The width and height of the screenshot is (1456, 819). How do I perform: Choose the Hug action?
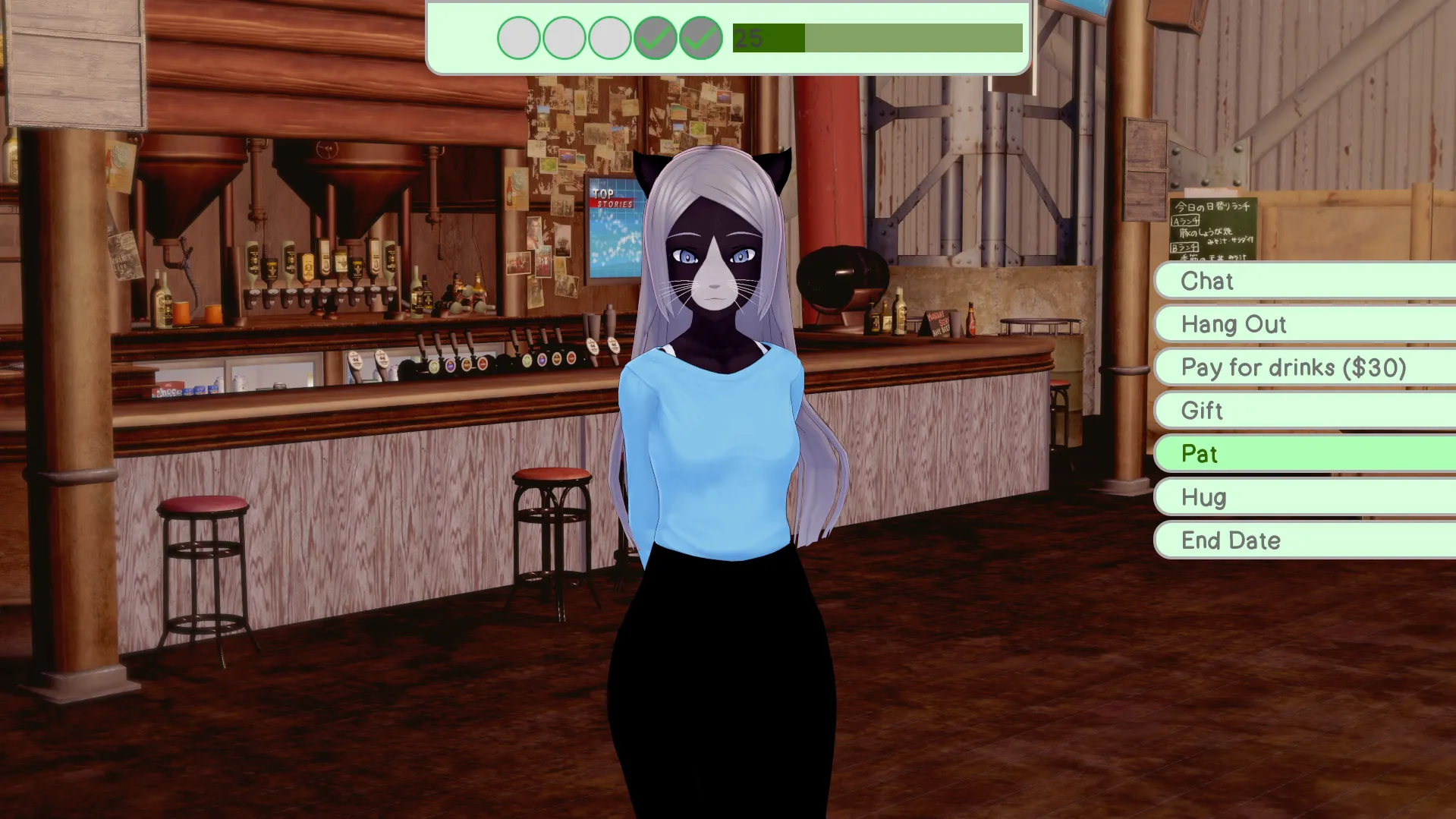1303,497
